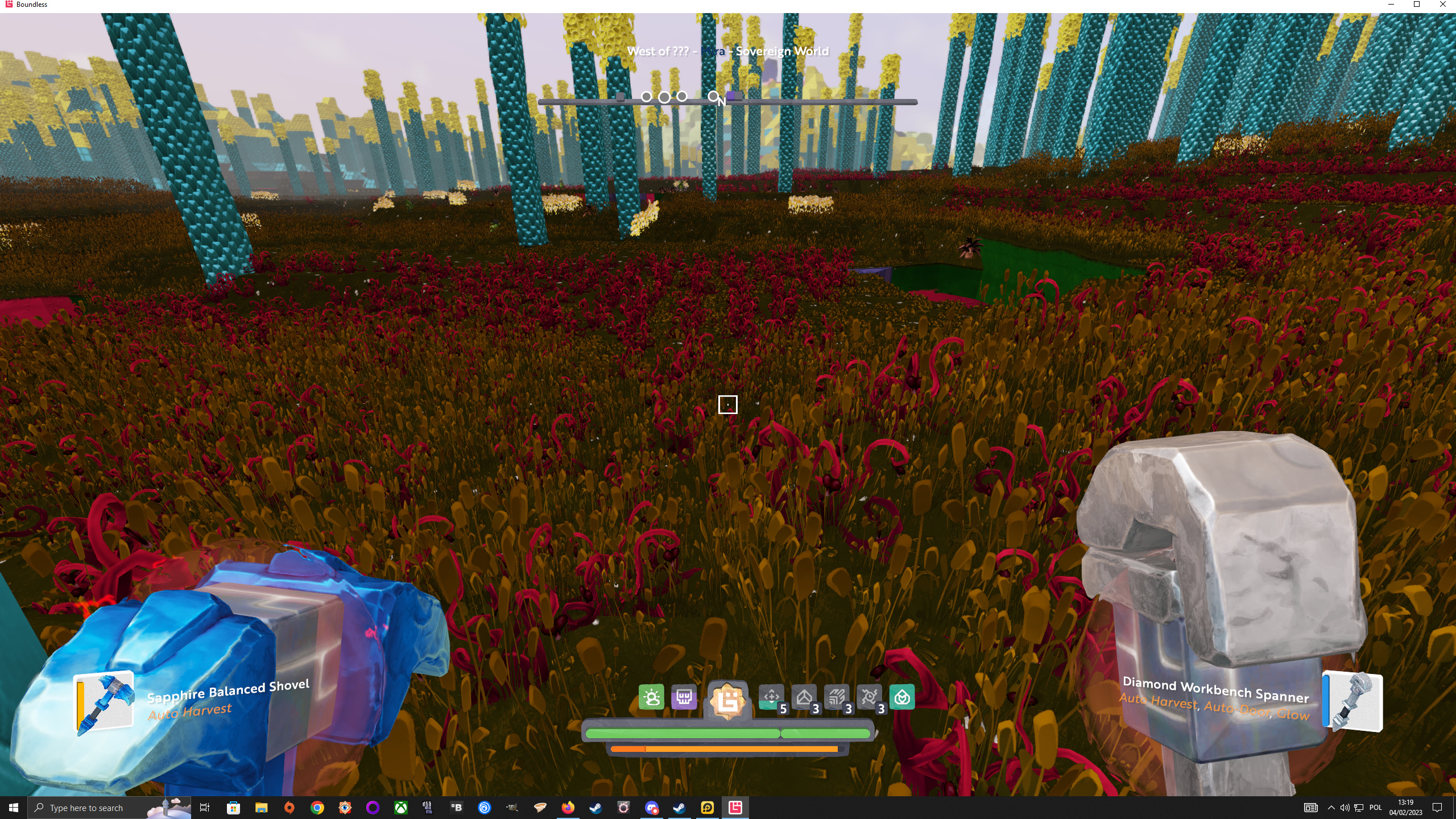Close the Boundless game window
The image size is (1456, 819).
point(1443,5)
